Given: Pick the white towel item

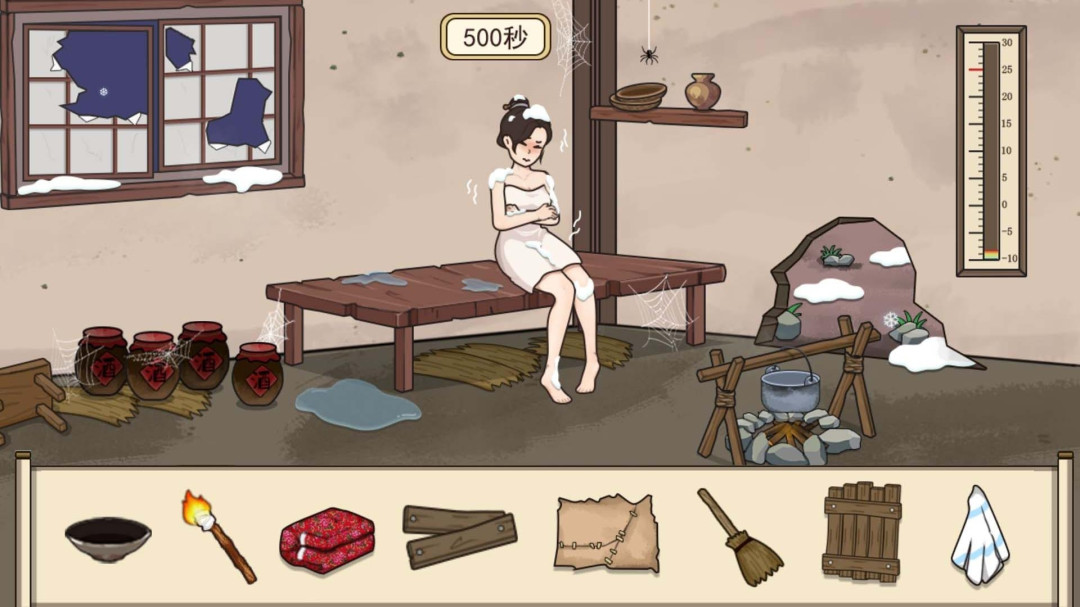Looking at the screenshot, I should 979,535.
